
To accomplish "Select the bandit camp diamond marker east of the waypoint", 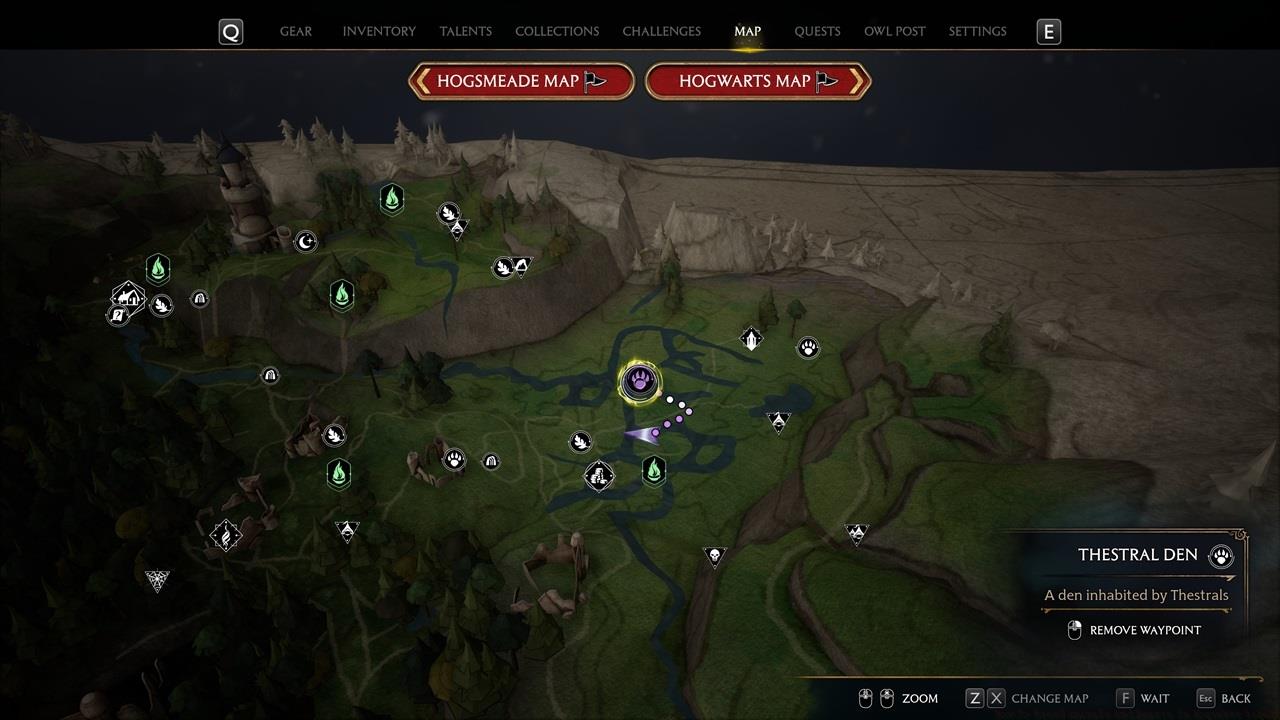I will point(777,419).
